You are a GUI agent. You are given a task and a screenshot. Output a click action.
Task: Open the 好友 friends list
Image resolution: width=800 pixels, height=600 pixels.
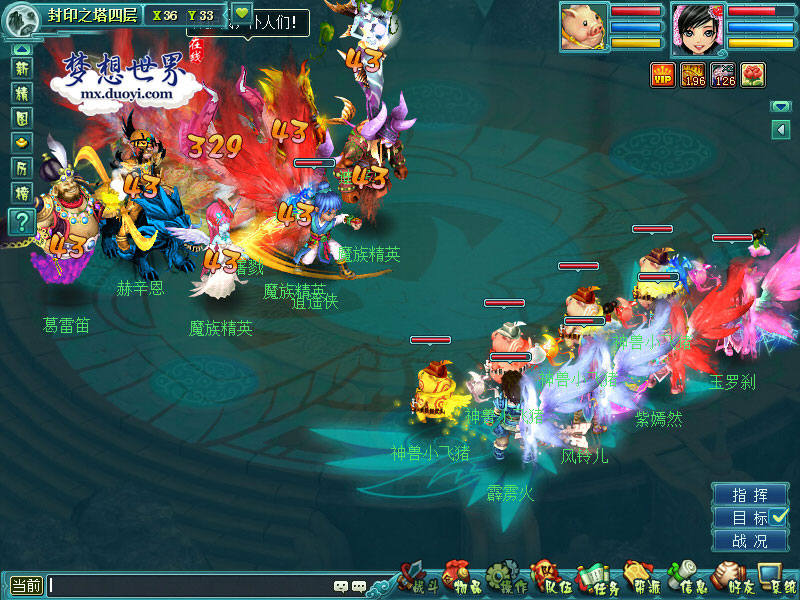(732, 579)
